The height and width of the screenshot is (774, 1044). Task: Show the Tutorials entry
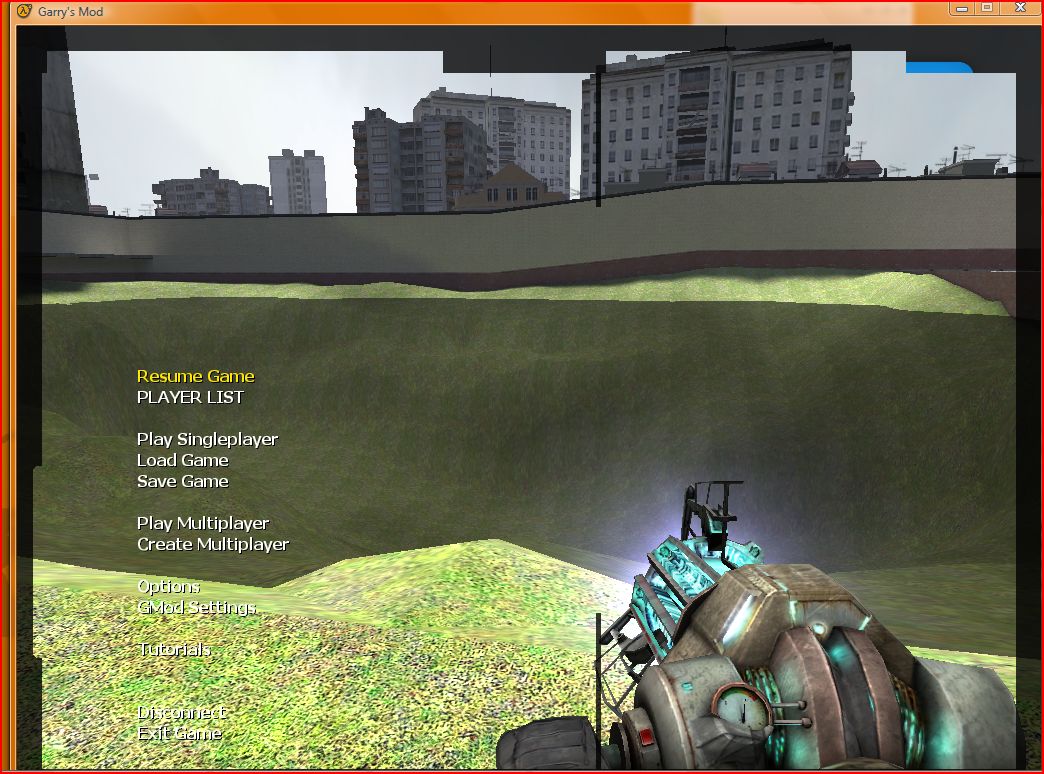click(174, 649)
